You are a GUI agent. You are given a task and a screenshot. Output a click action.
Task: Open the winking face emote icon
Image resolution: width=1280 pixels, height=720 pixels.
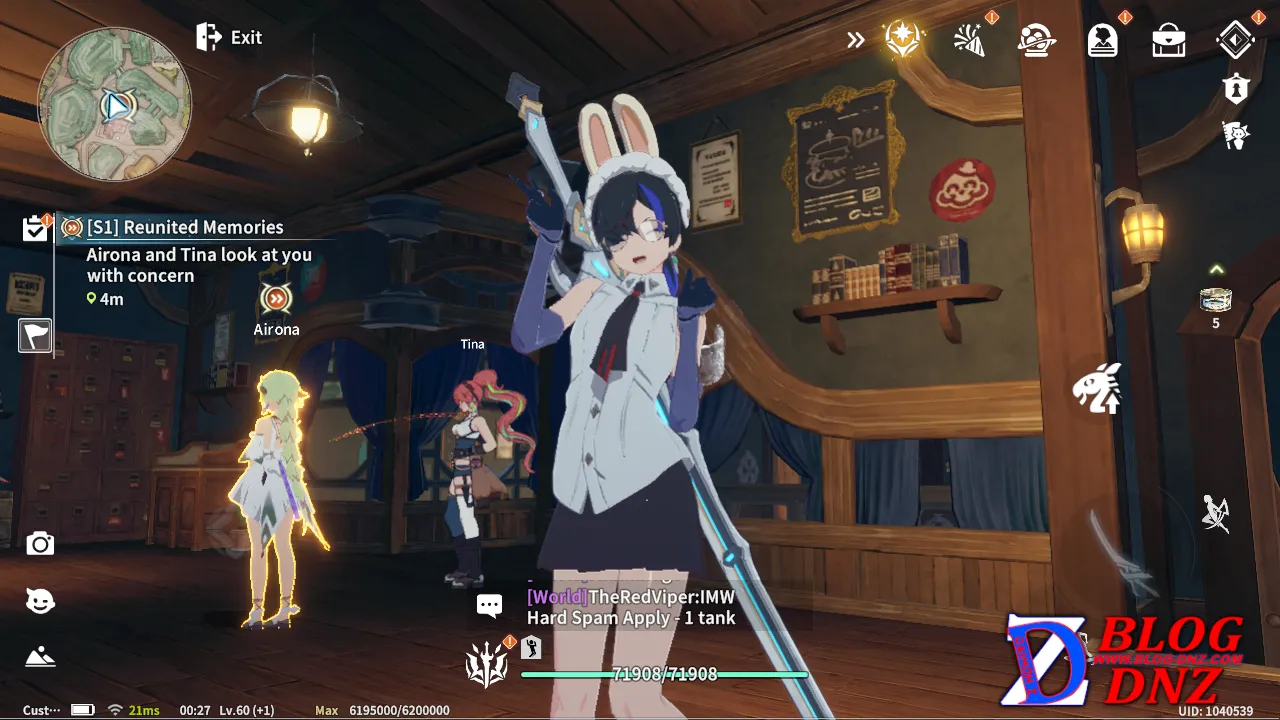click(40, 601)
